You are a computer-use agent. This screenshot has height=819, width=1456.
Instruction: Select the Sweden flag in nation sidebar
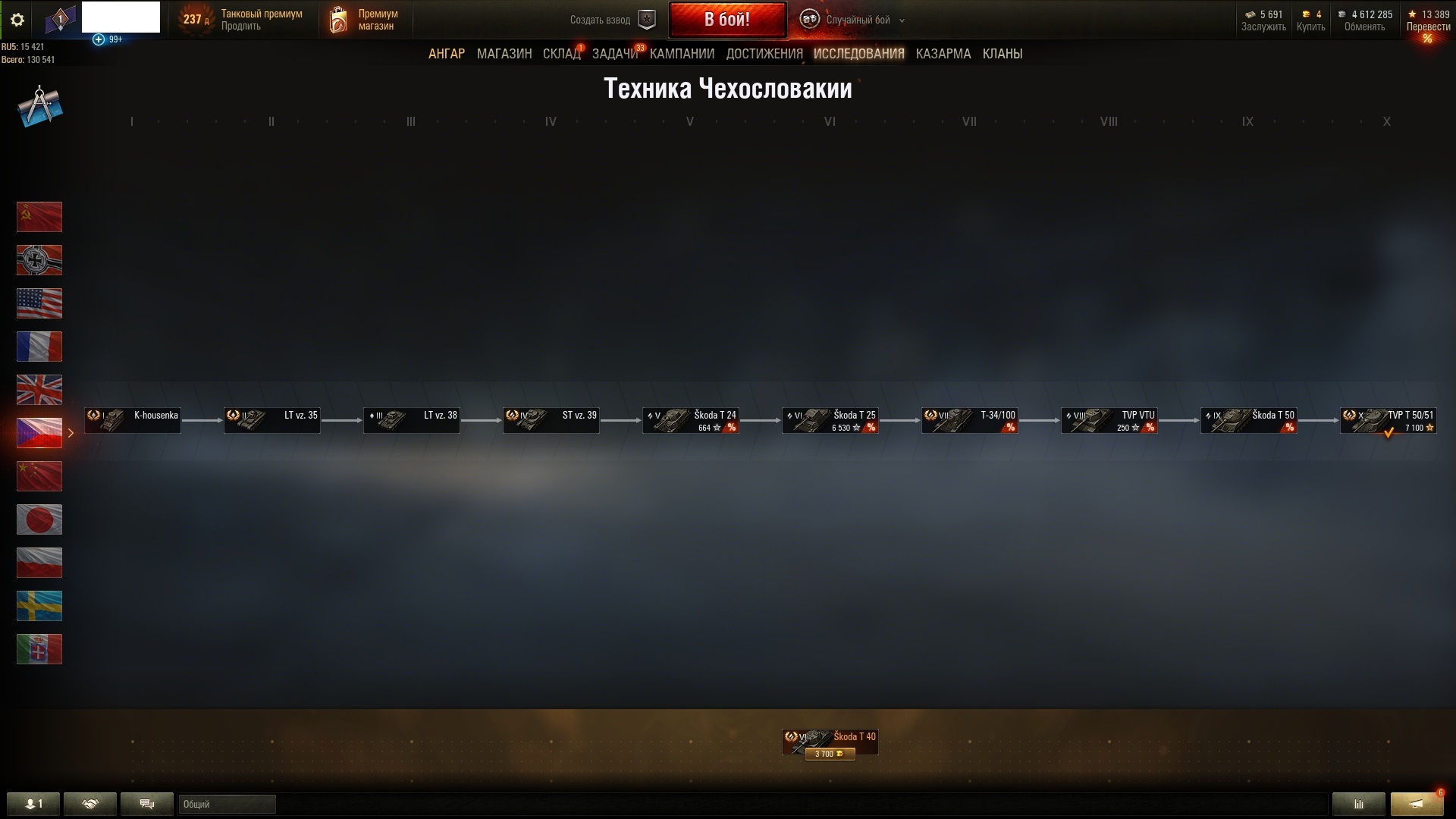pyautogui.click(x=39, y=606)
